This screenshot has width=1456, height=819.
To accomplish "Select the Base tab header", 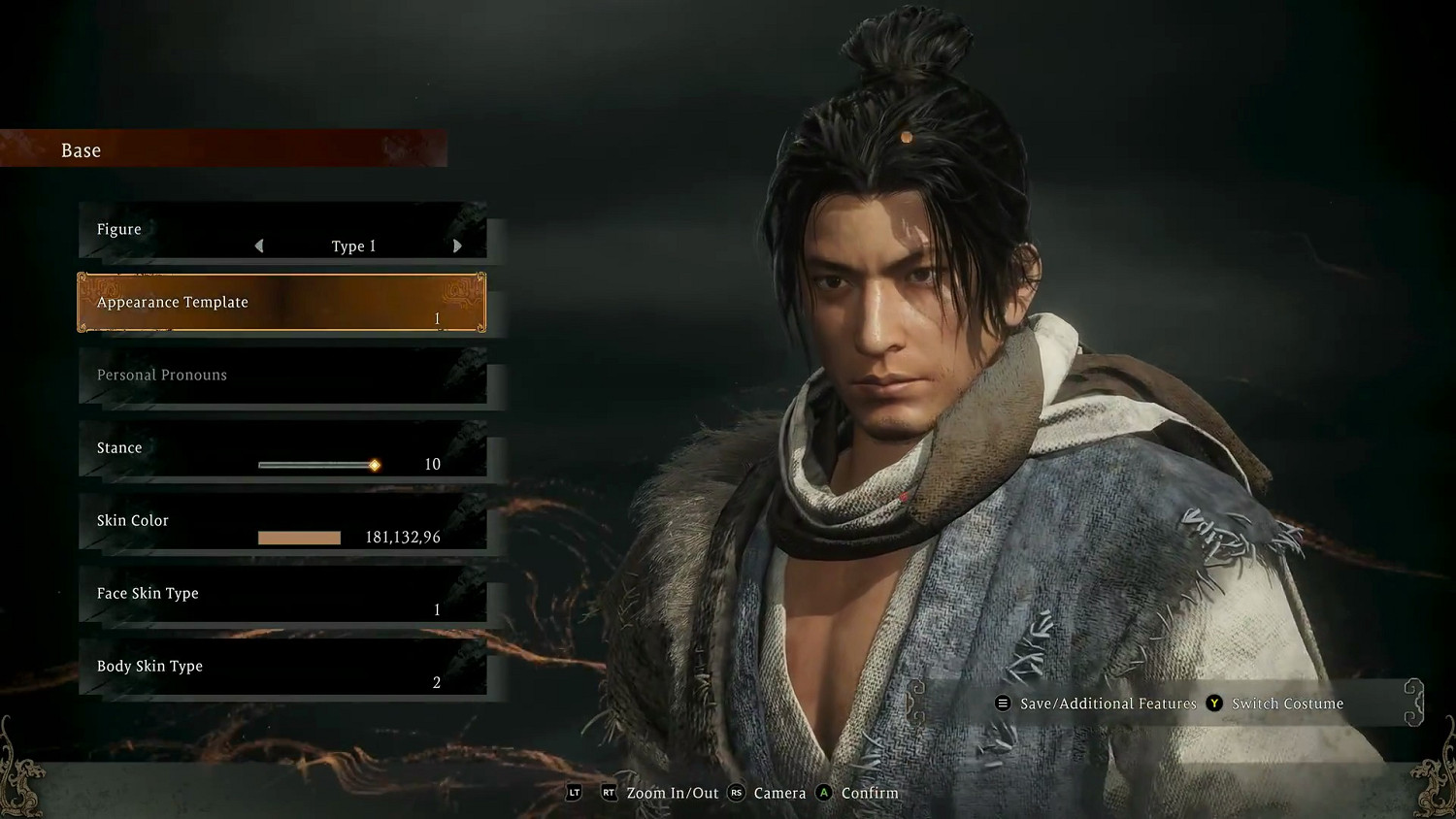I will click(81, 149).
